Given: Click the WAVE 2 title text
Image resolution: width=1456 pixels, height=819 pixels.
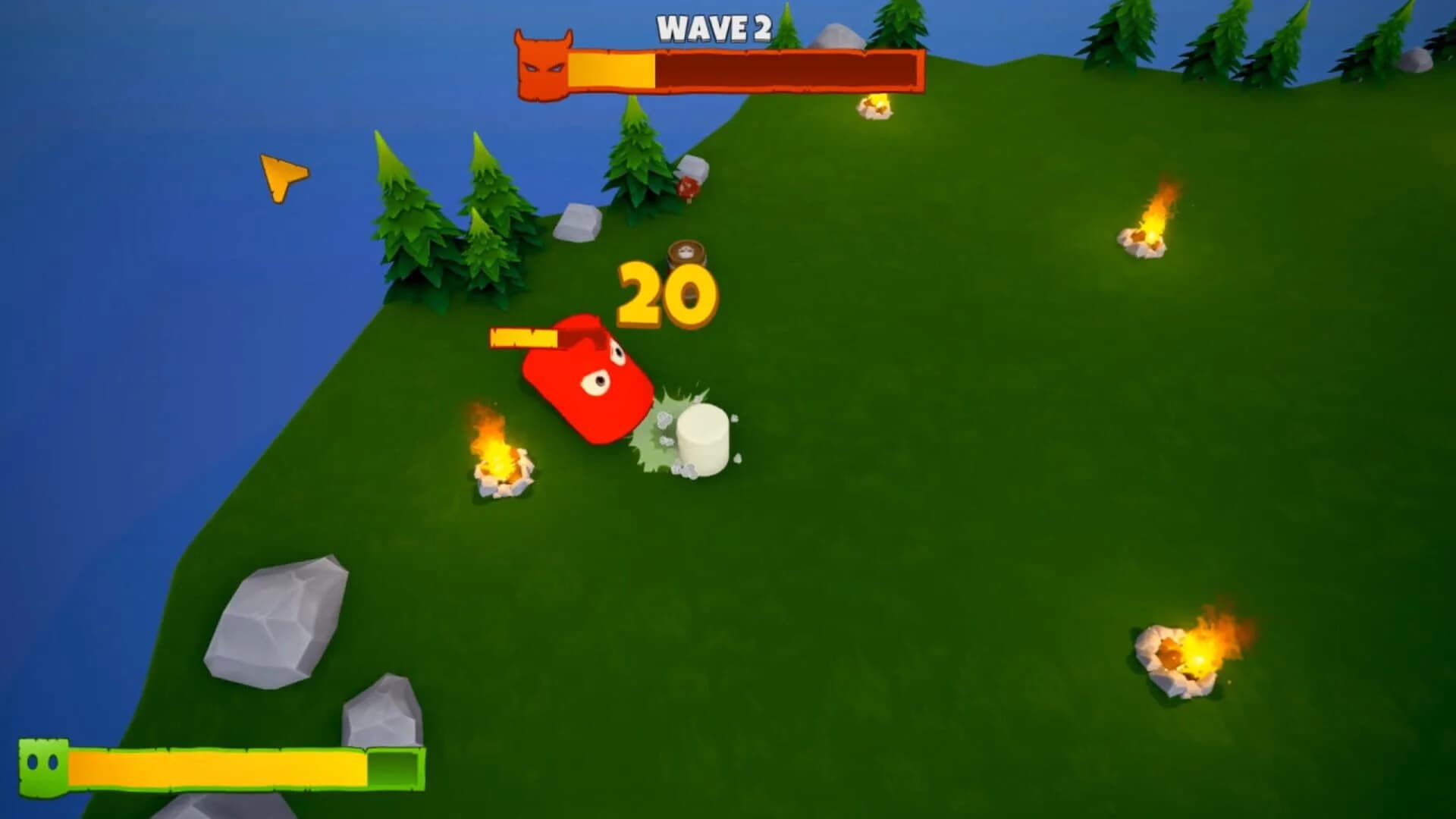Looking at the screenshot, I should click(713, 30).
